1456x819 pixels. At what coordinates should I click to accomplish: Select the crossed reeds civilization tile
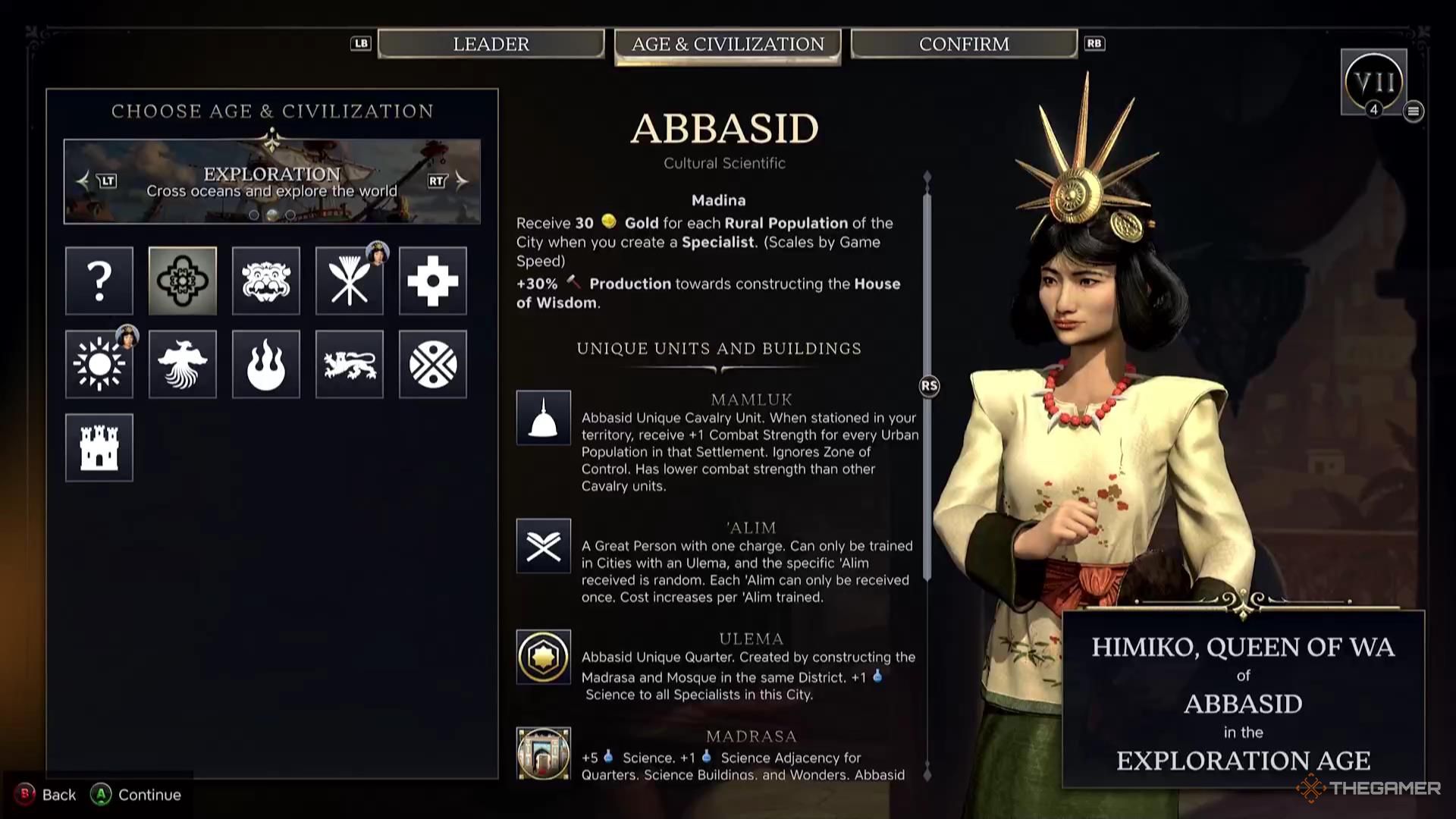click(350, 281)
